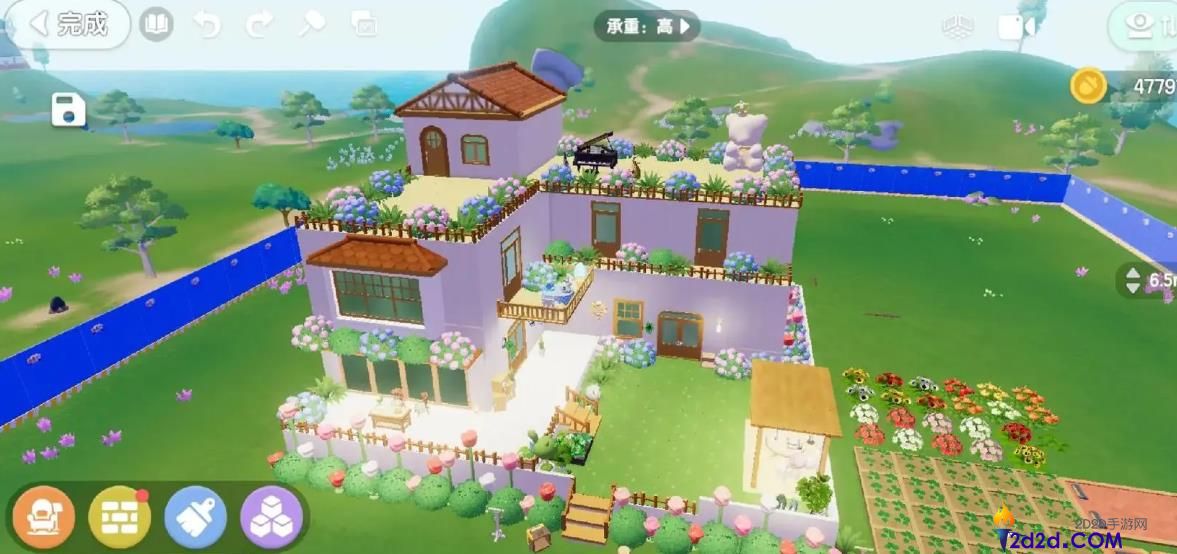
Task: Redo the last undone action
Action: pos(259,24)
